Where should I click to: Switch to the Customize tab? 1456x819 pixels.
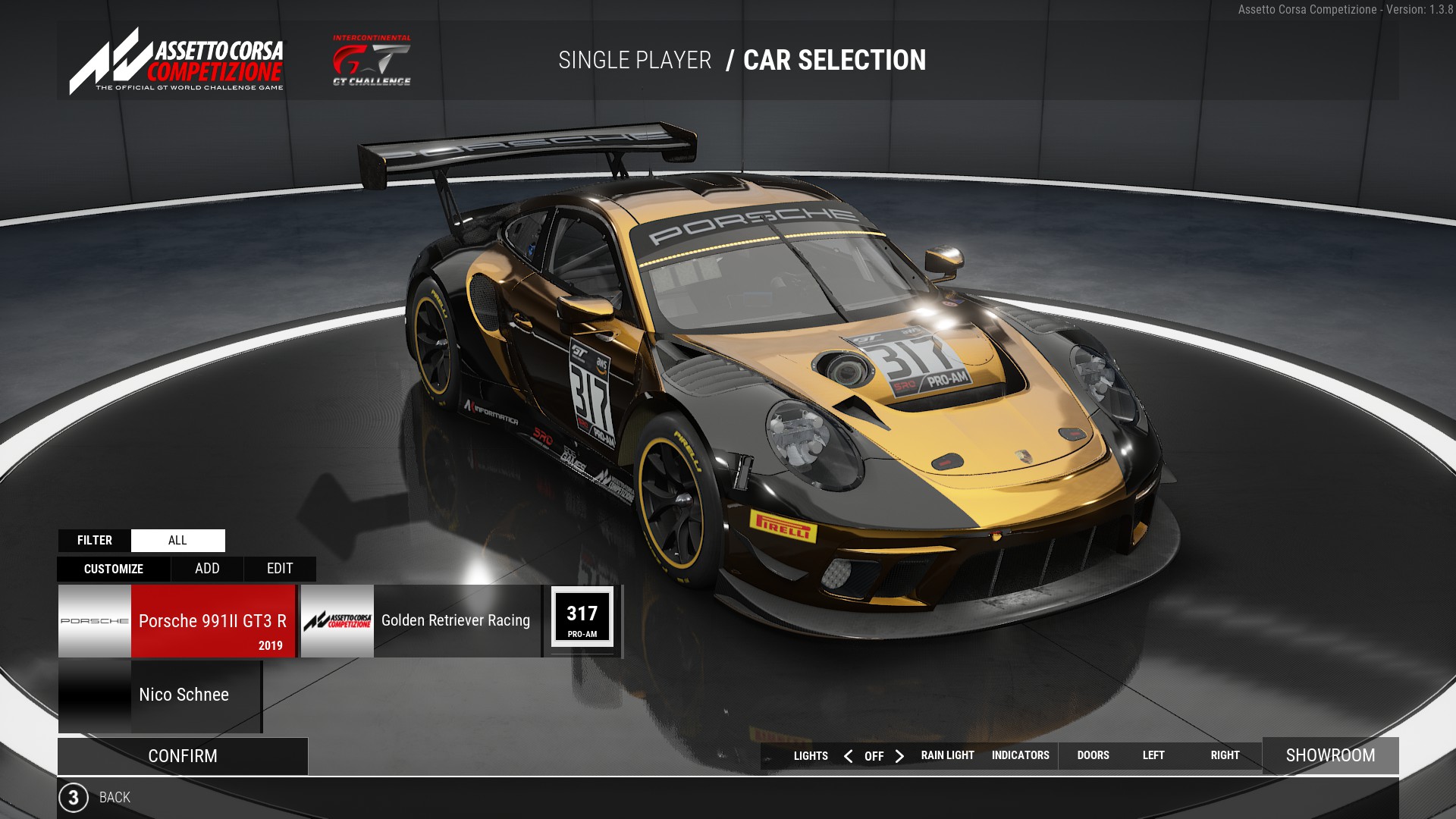click(114, 569)
